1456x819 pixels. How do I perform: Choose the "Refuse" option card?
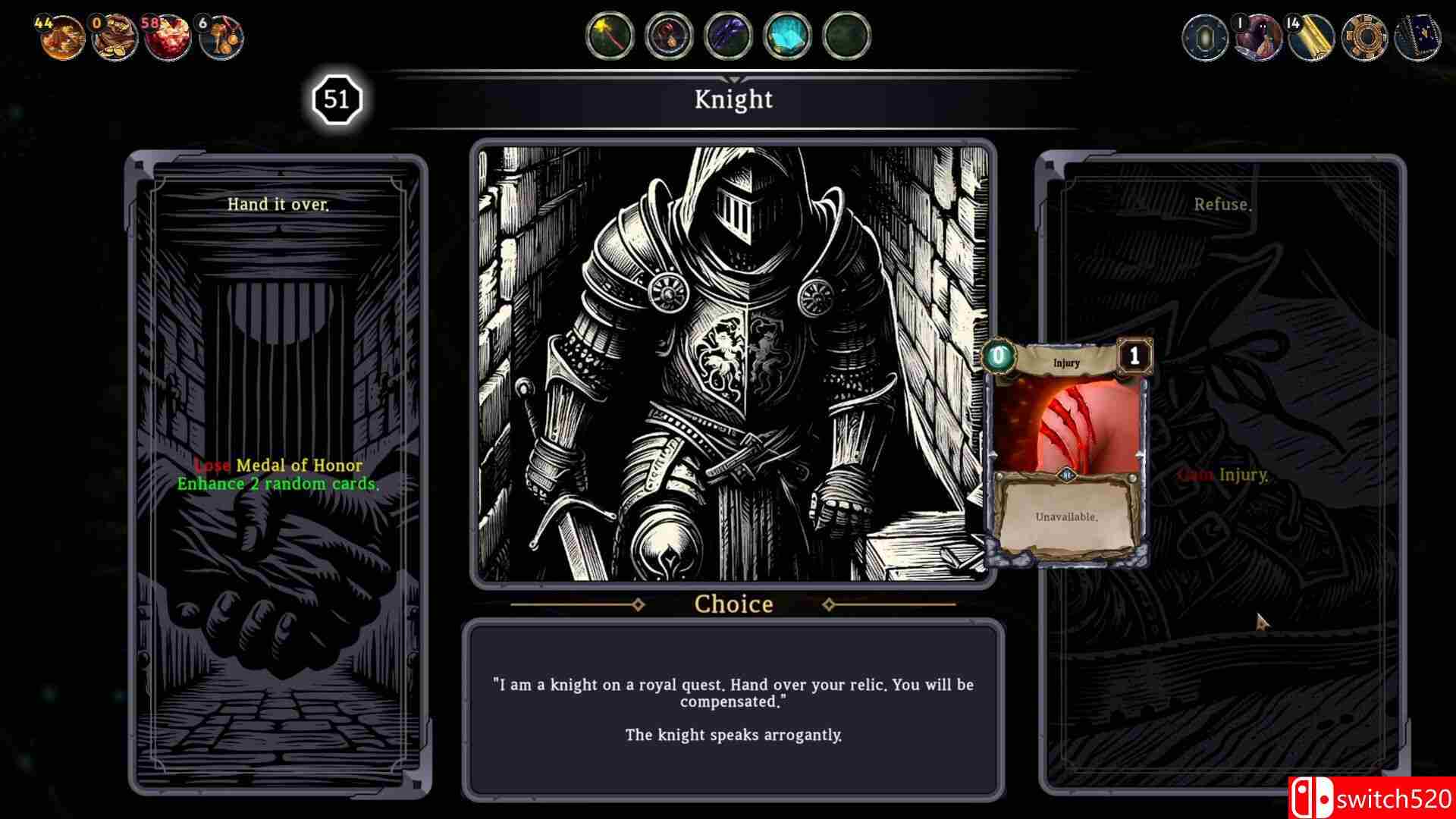click(x=1221, y=475)
